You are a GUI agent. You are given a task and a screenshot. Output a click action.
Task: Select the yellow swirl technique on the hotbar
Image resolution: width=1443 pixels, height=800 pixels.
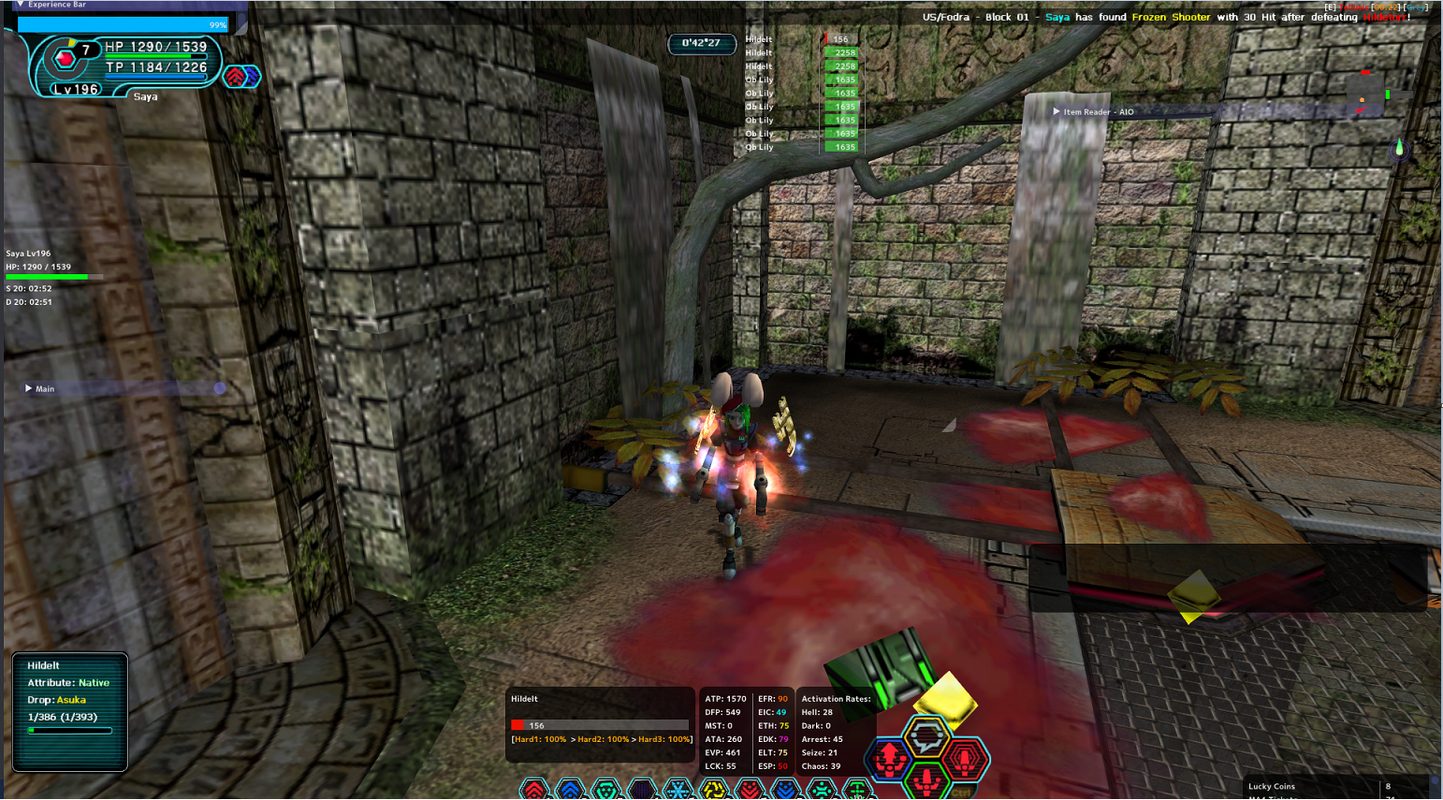click(x=714, y=791)
